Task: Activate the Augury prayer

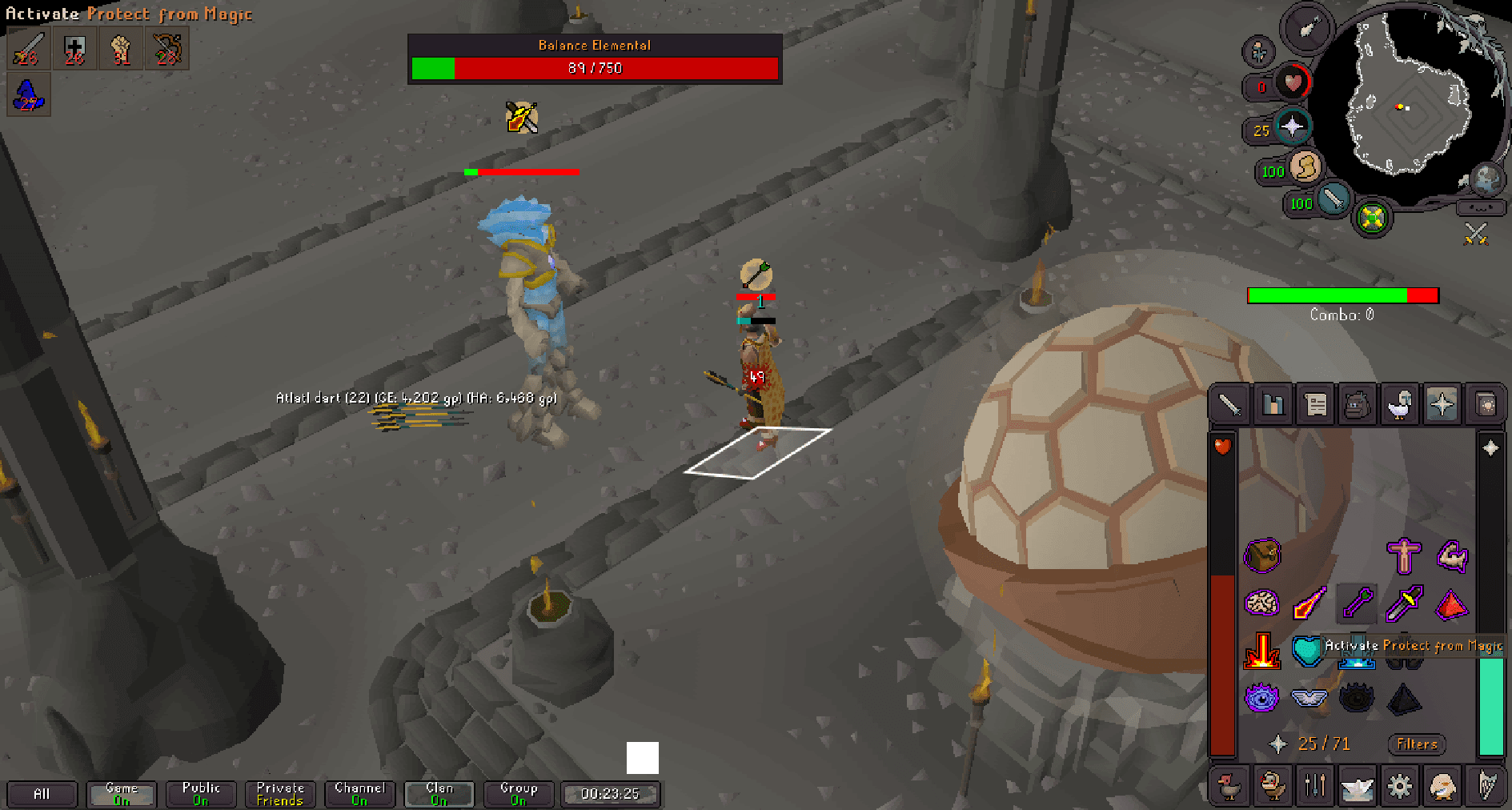Action: tap(1262, 697)
